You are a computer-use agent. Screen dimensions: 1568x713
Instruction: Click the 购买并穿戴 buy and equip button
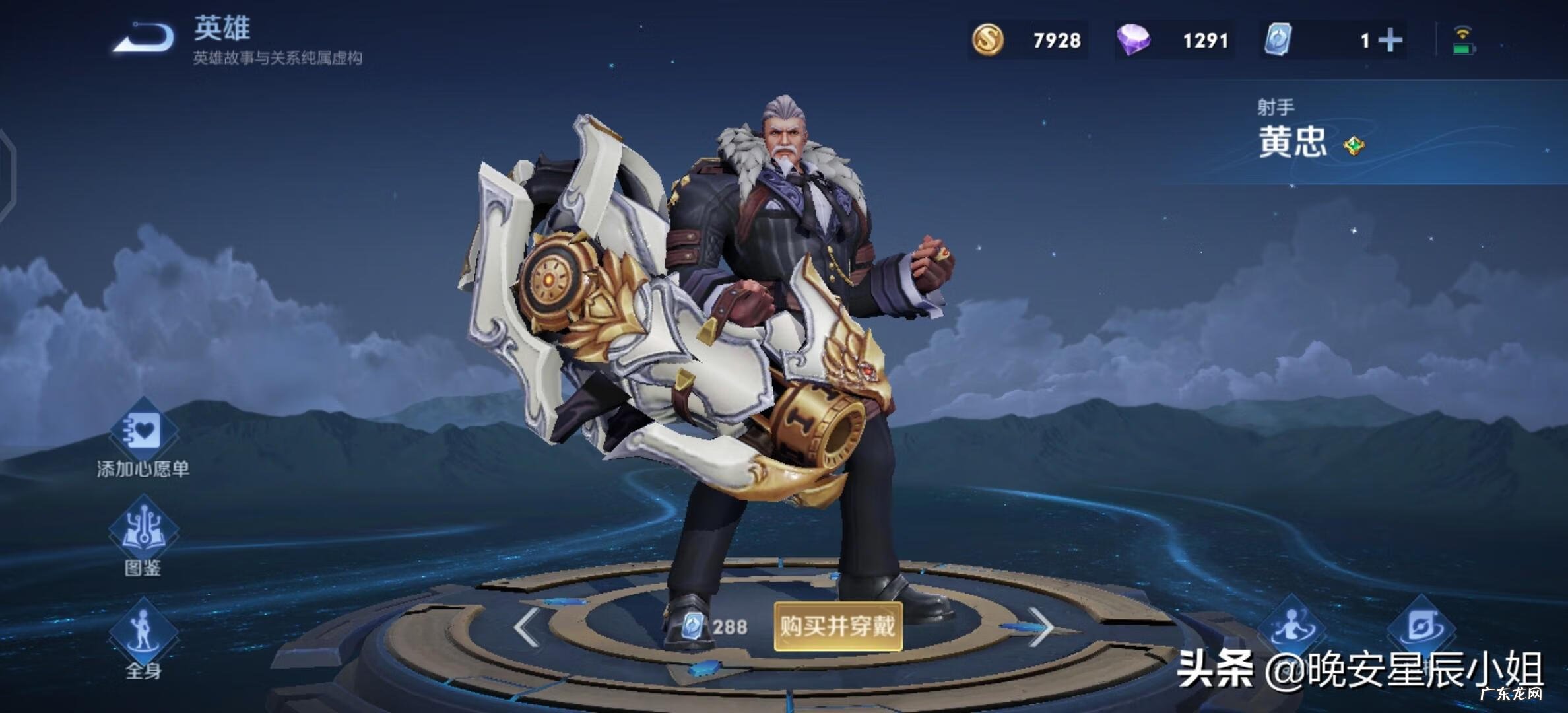click(x=837, y=626)
